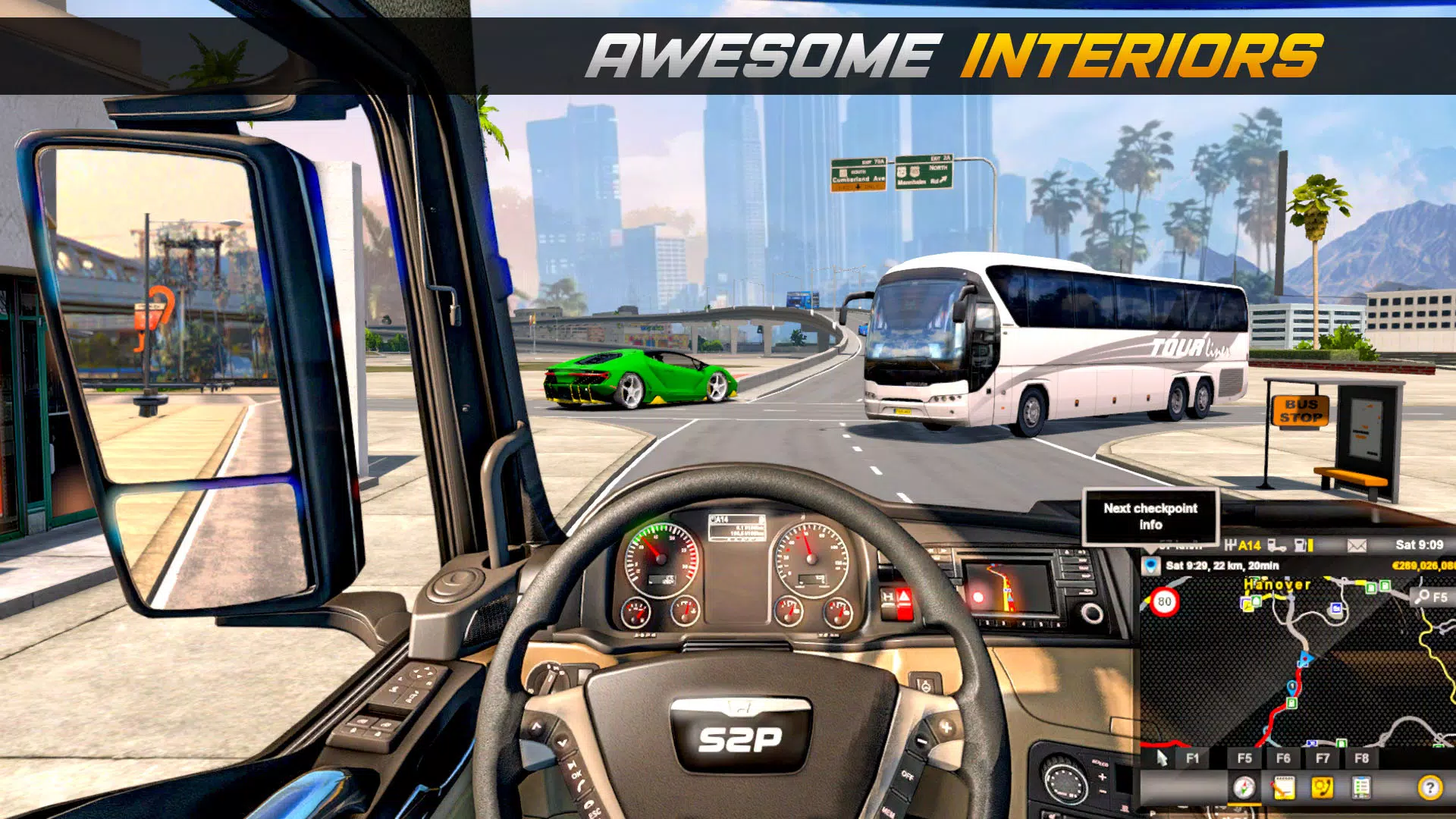Select the F1 tab on navigation panel
This screenshot has width=1456, height=819.
tap(1191, 757)
